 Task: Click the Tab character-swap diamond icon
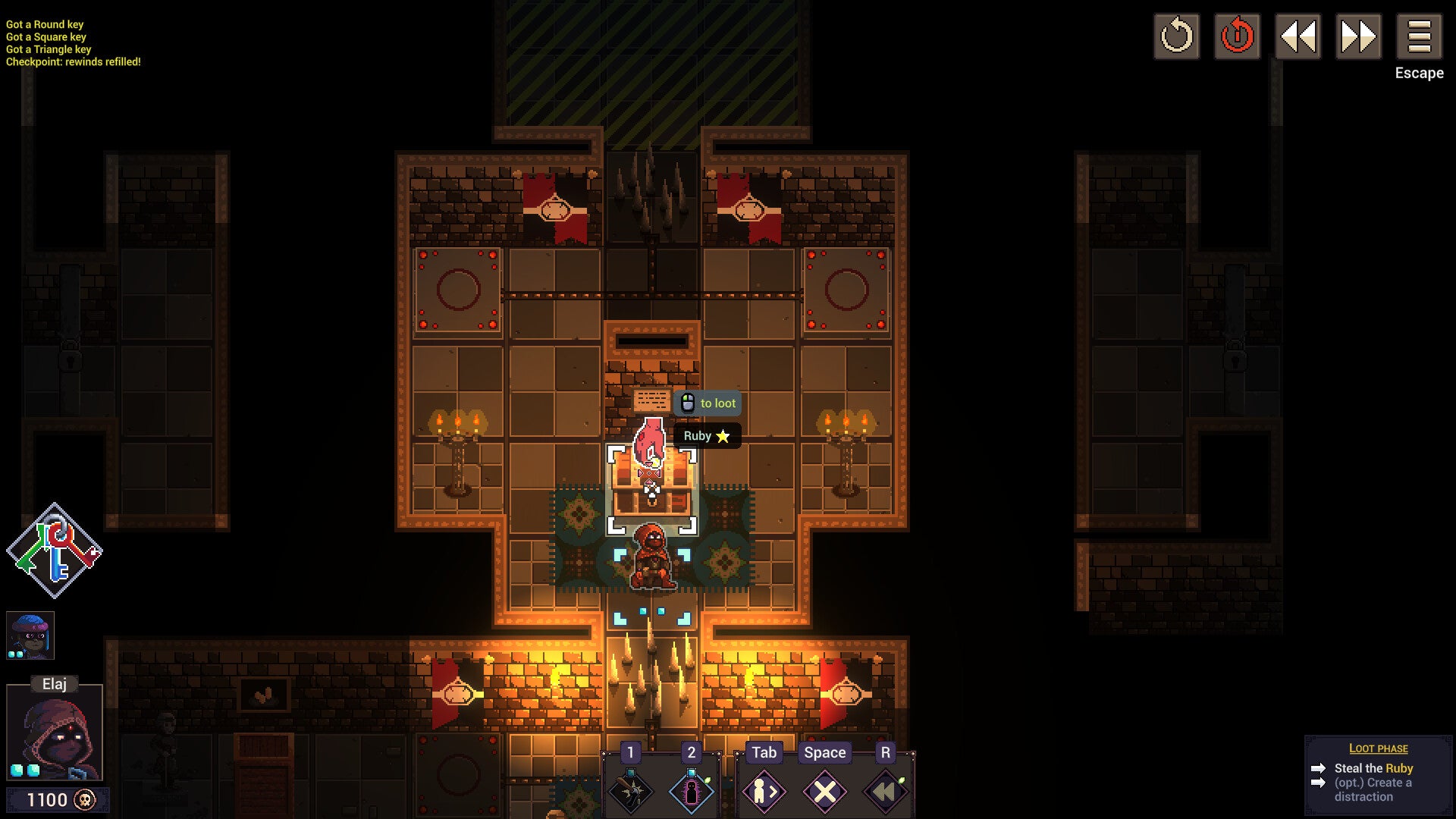764,791
